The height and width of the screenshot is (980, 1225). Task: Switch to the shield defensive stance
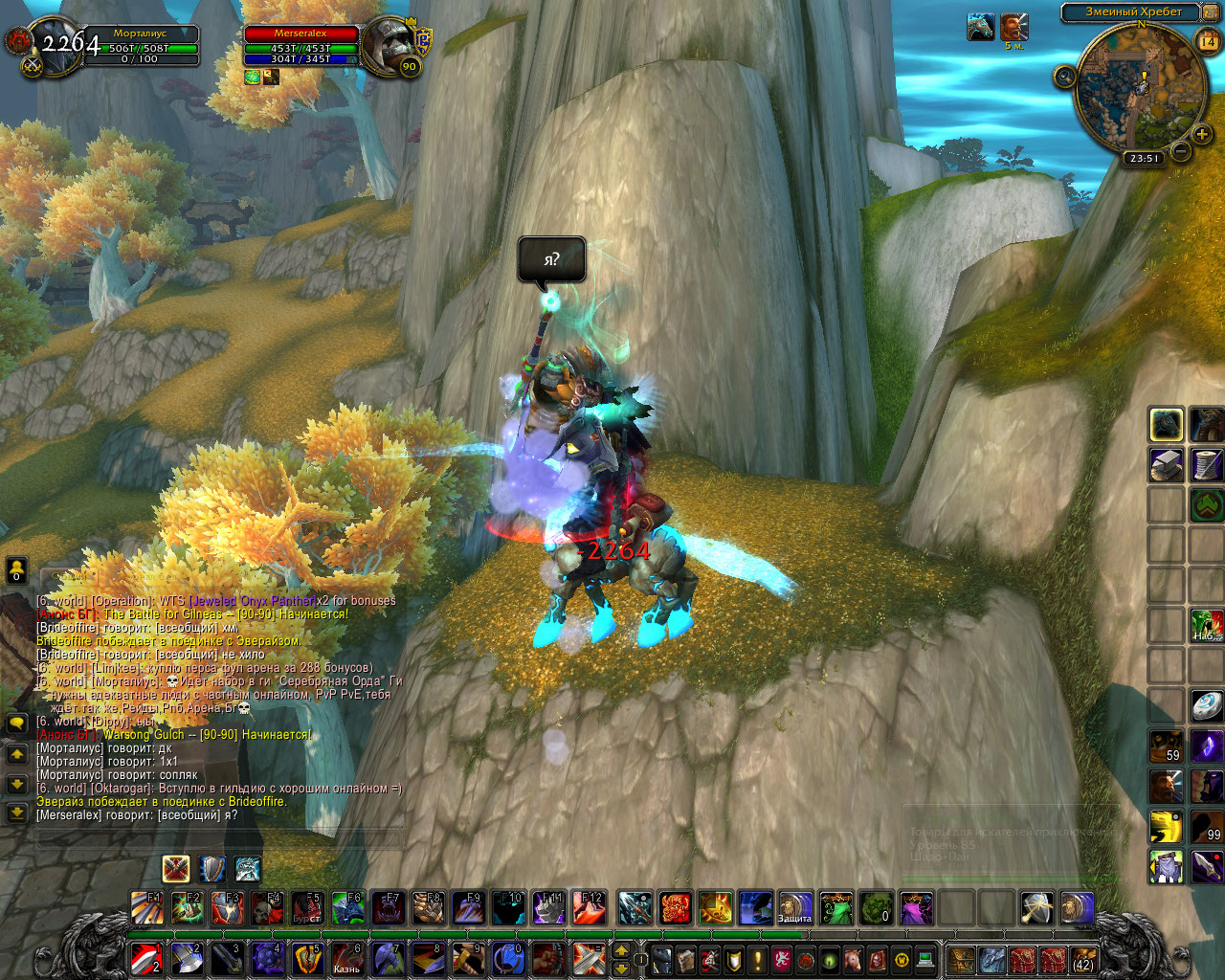coord(212,869)
